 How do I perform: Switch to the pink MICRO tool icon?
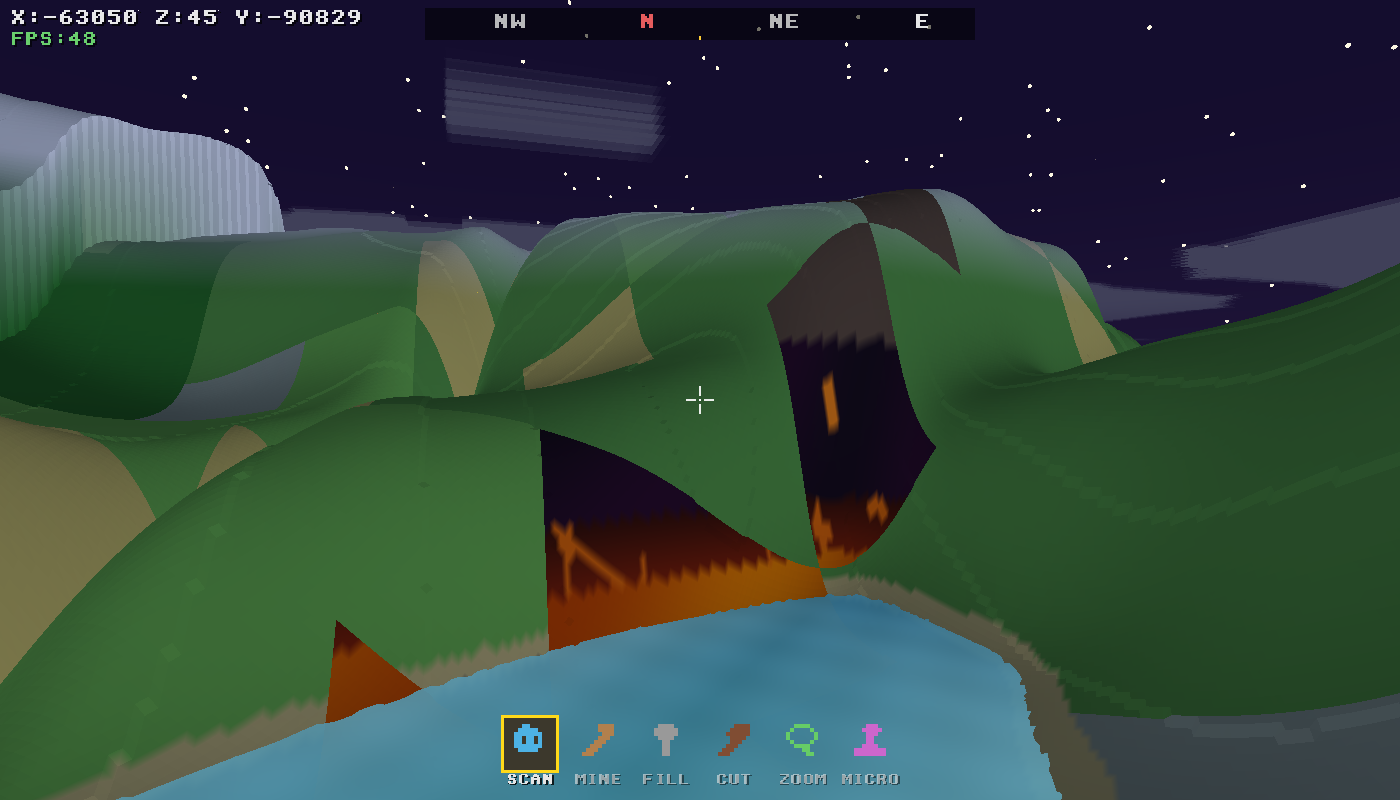click(869, 742)
